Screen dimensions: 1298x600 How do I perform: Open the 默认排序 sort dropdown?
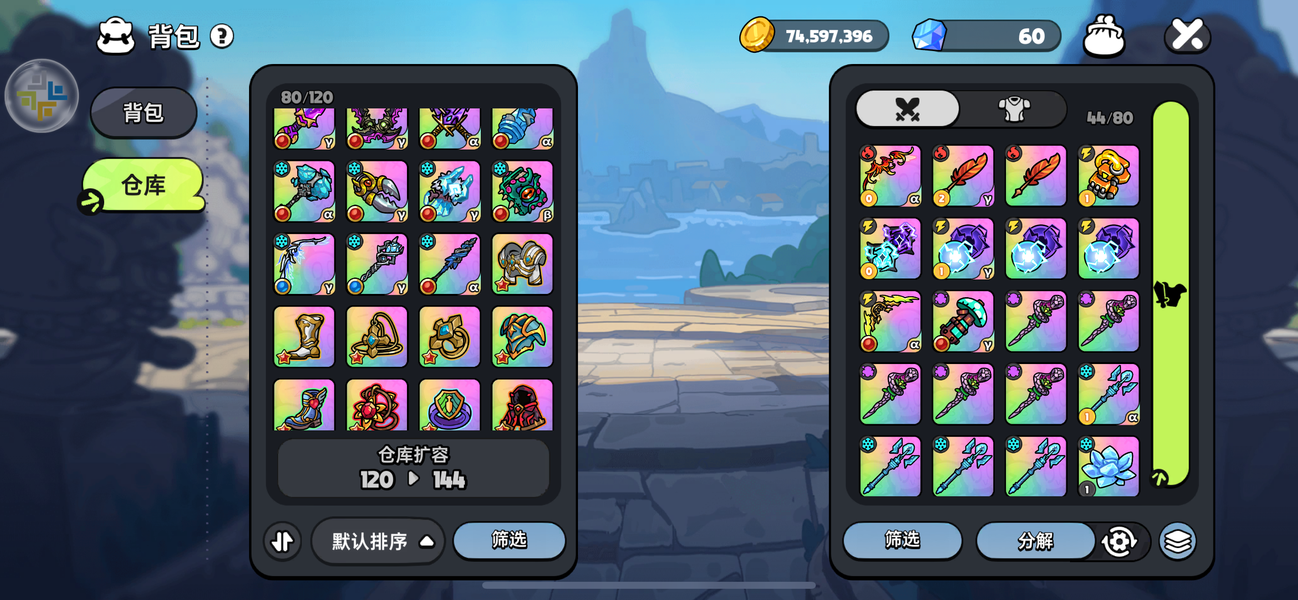pyautogui.click(x=378, y=541)
